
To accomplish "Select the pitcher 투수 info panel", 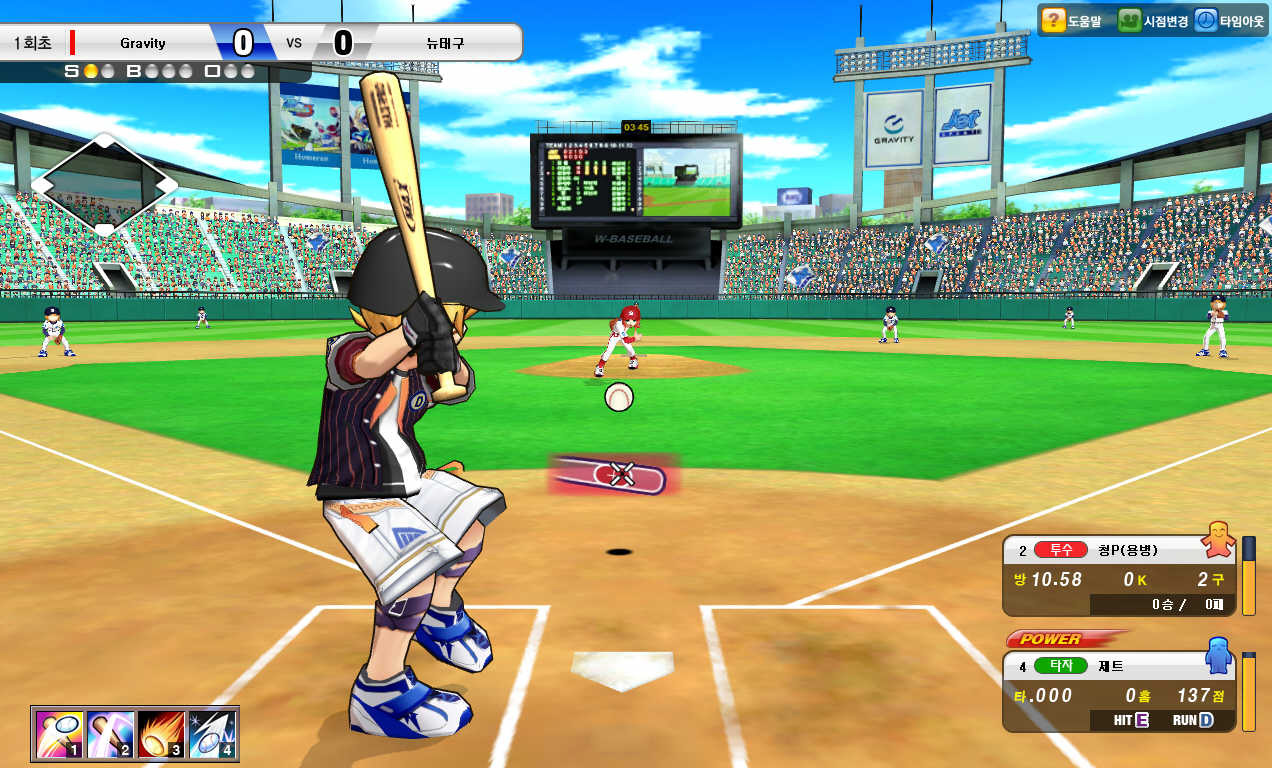I will click(x=1118, y=577).
